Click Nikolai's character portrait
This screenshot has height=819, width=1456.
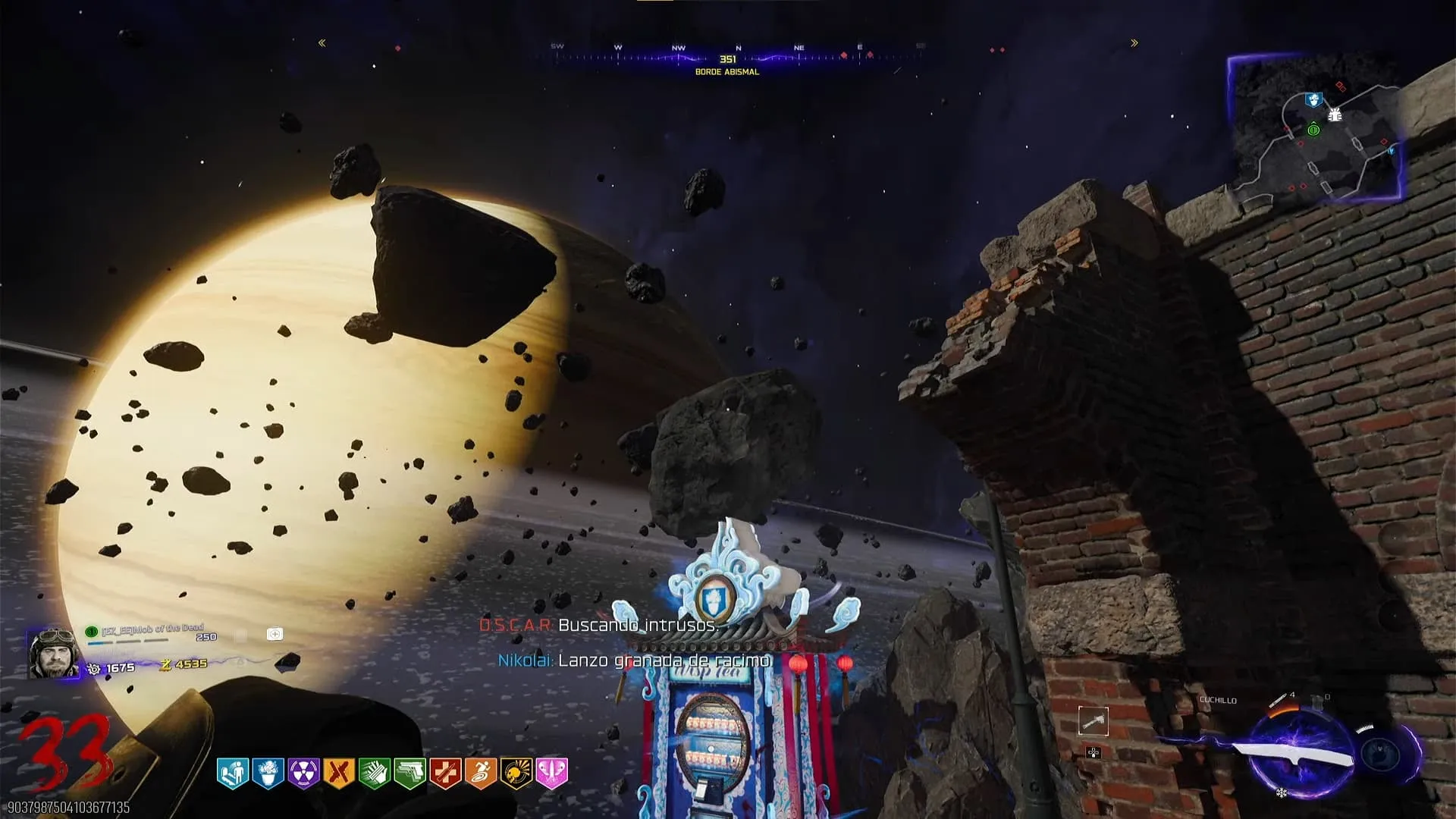tap(53, 652)
